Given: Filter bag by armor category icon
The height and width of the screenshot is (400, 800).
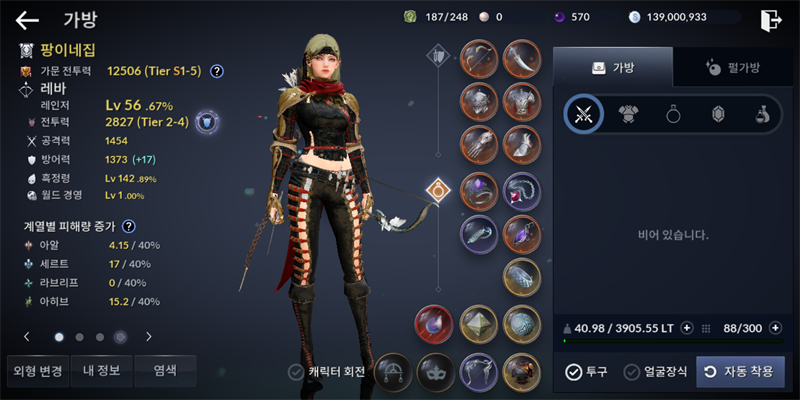Looking at the screenshot, I should 629,115.
